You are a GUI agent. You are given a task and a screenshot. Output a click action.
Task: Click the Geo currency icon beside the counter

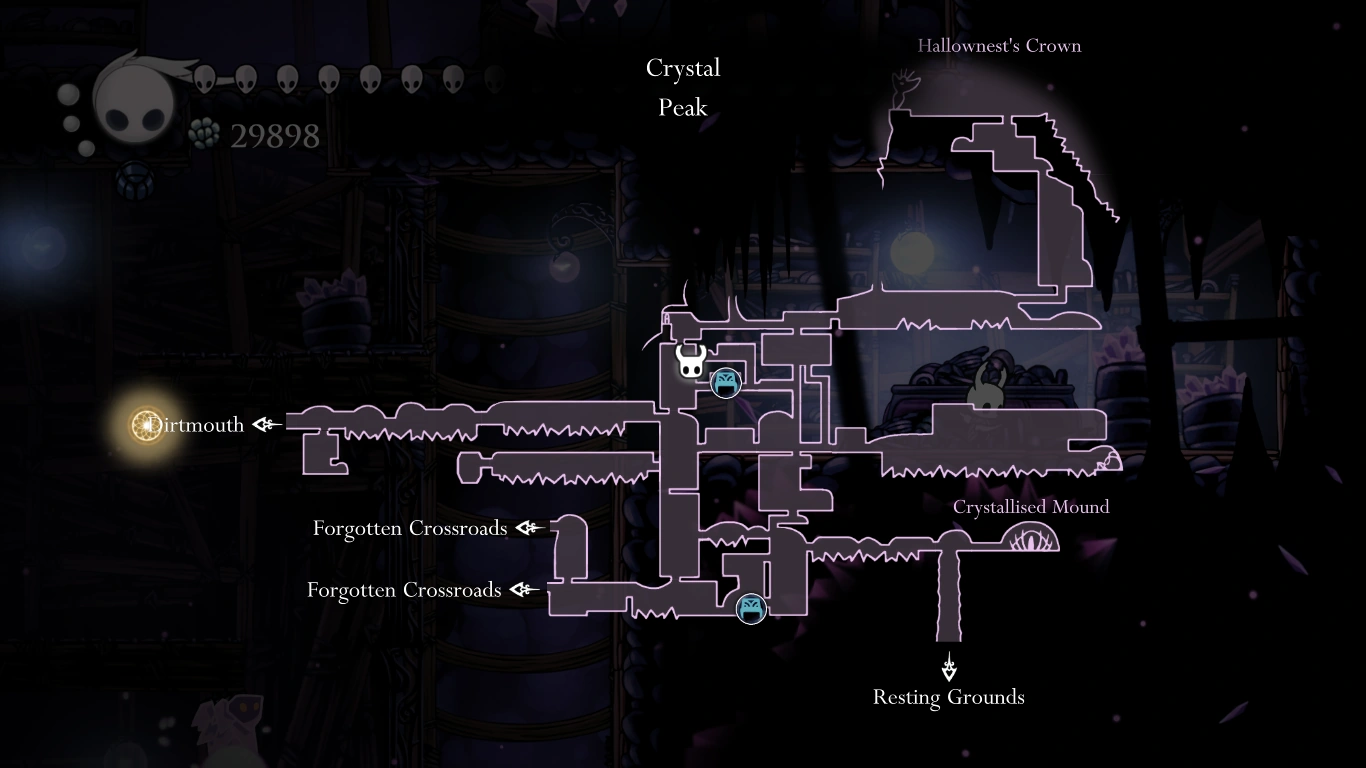click(x=203, y=132)
